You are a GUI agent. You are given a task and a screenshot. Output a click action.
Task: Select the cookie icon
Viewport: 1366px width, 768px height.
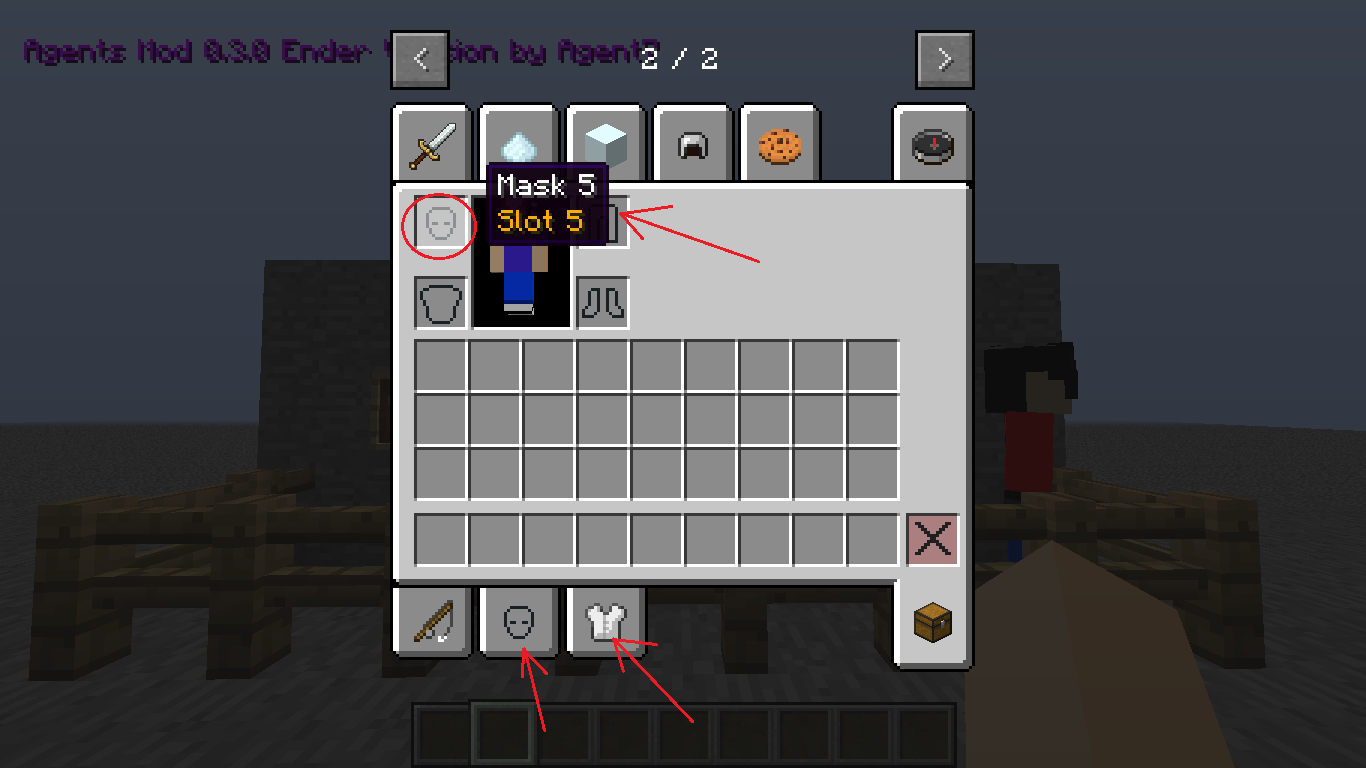pos(780,143)
